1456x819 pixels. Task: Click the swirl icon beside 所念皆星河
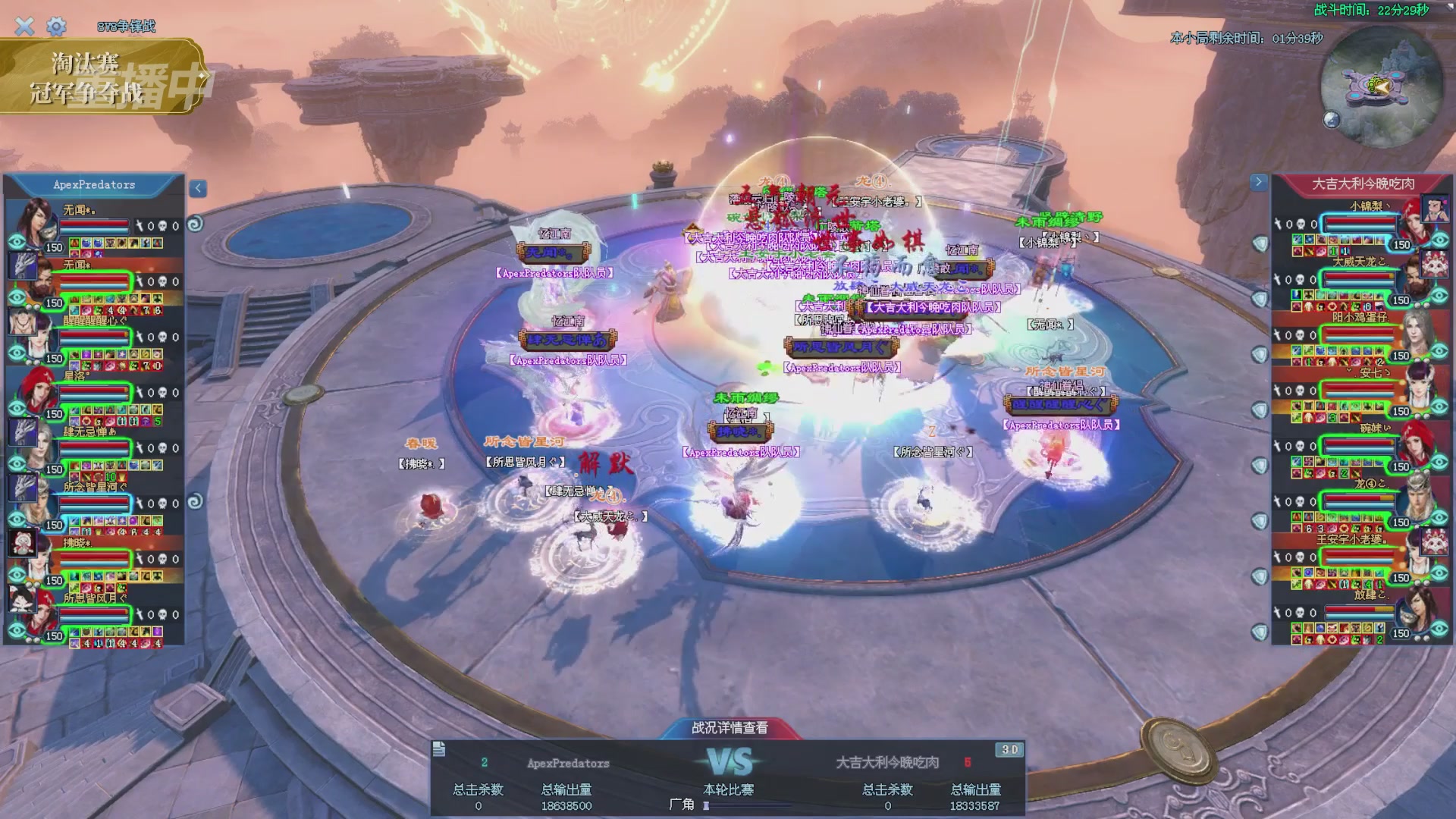195,501
